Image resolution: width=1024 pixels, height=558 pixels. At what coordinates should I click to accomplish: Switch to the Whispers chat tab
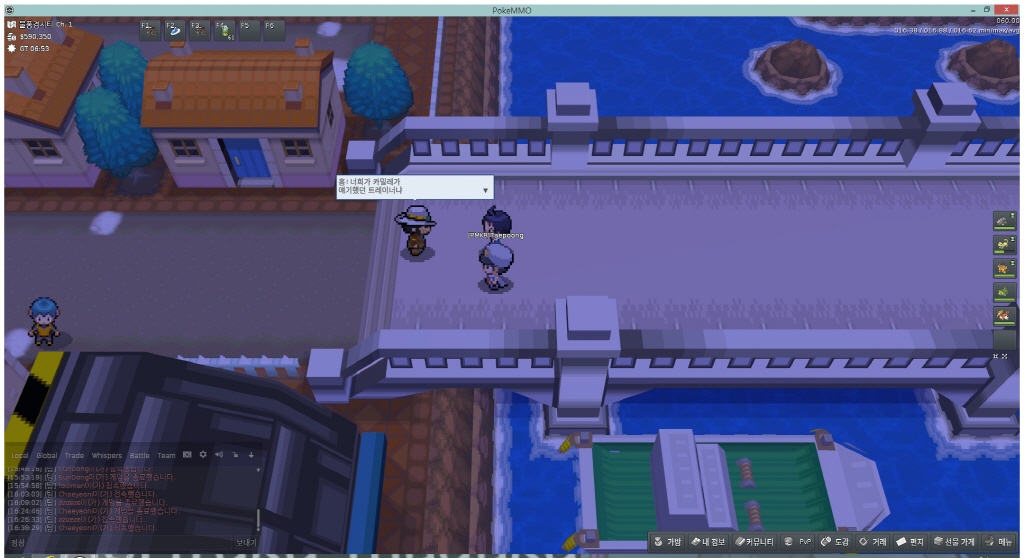click(107, 455)
